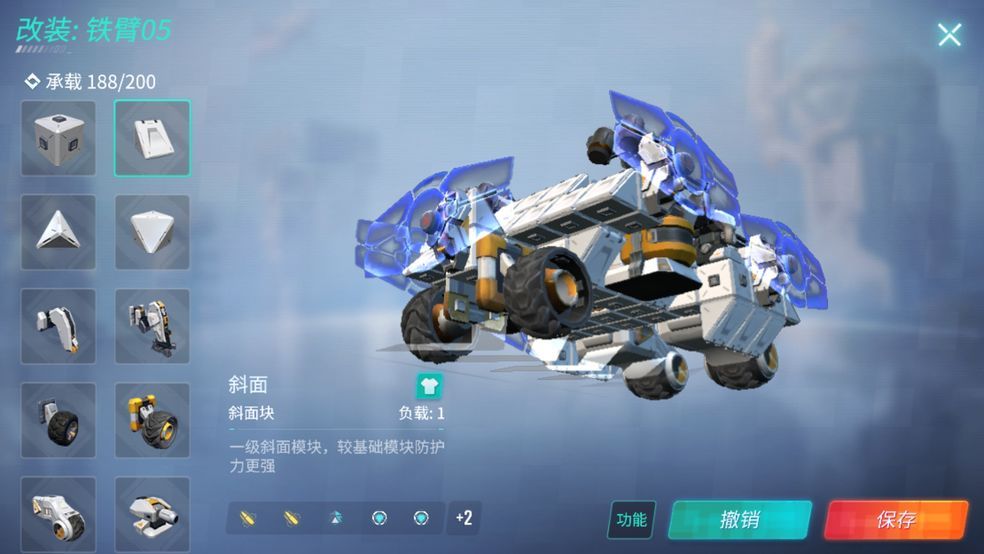Click the teal shirt skin icon
Screen dimensions: 984x554
click(429, 386)
